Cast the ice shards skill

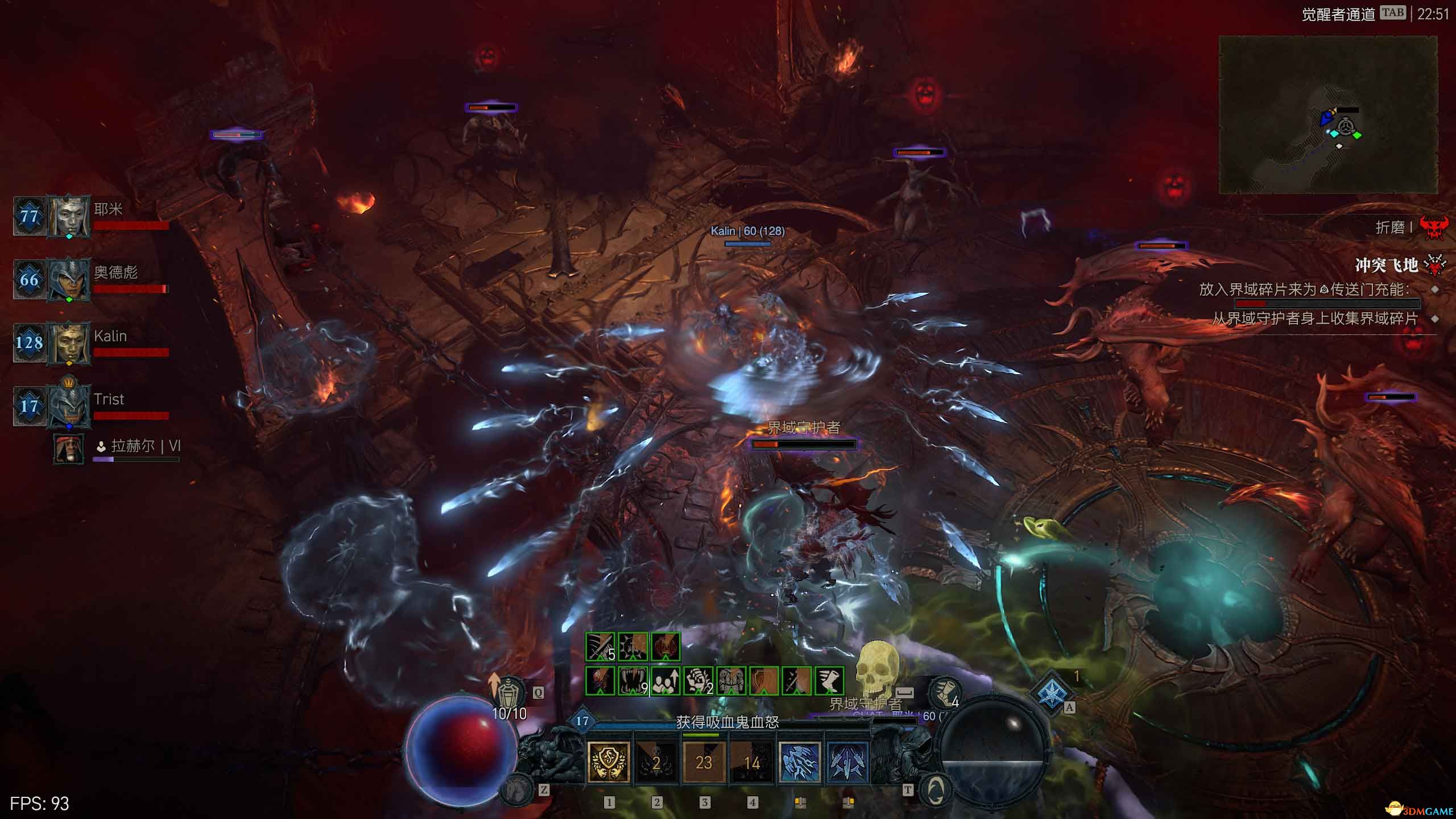tap(799, 762)
